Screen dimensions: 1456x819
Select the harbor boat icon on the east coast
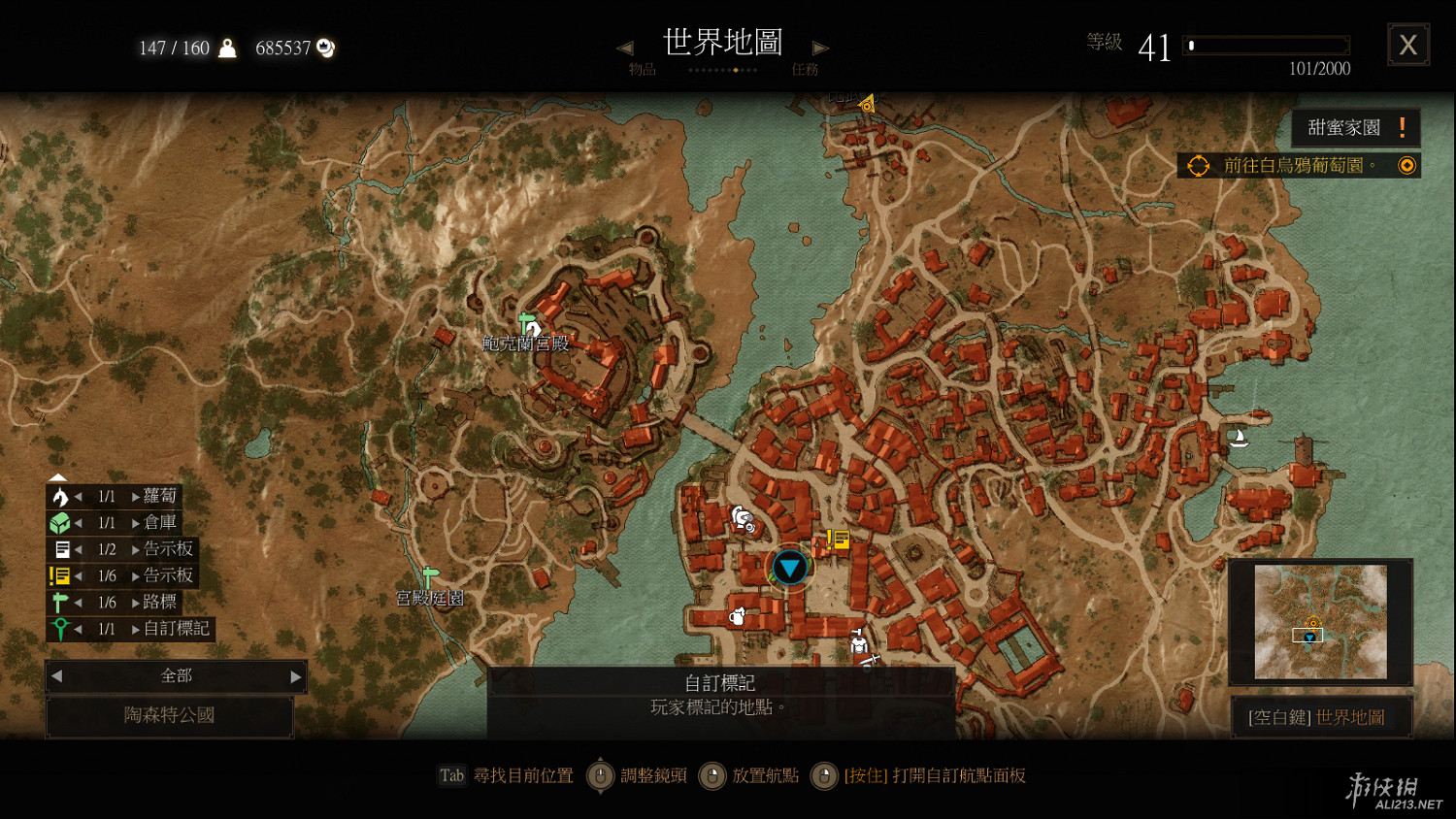click(x=1241, y=438)
